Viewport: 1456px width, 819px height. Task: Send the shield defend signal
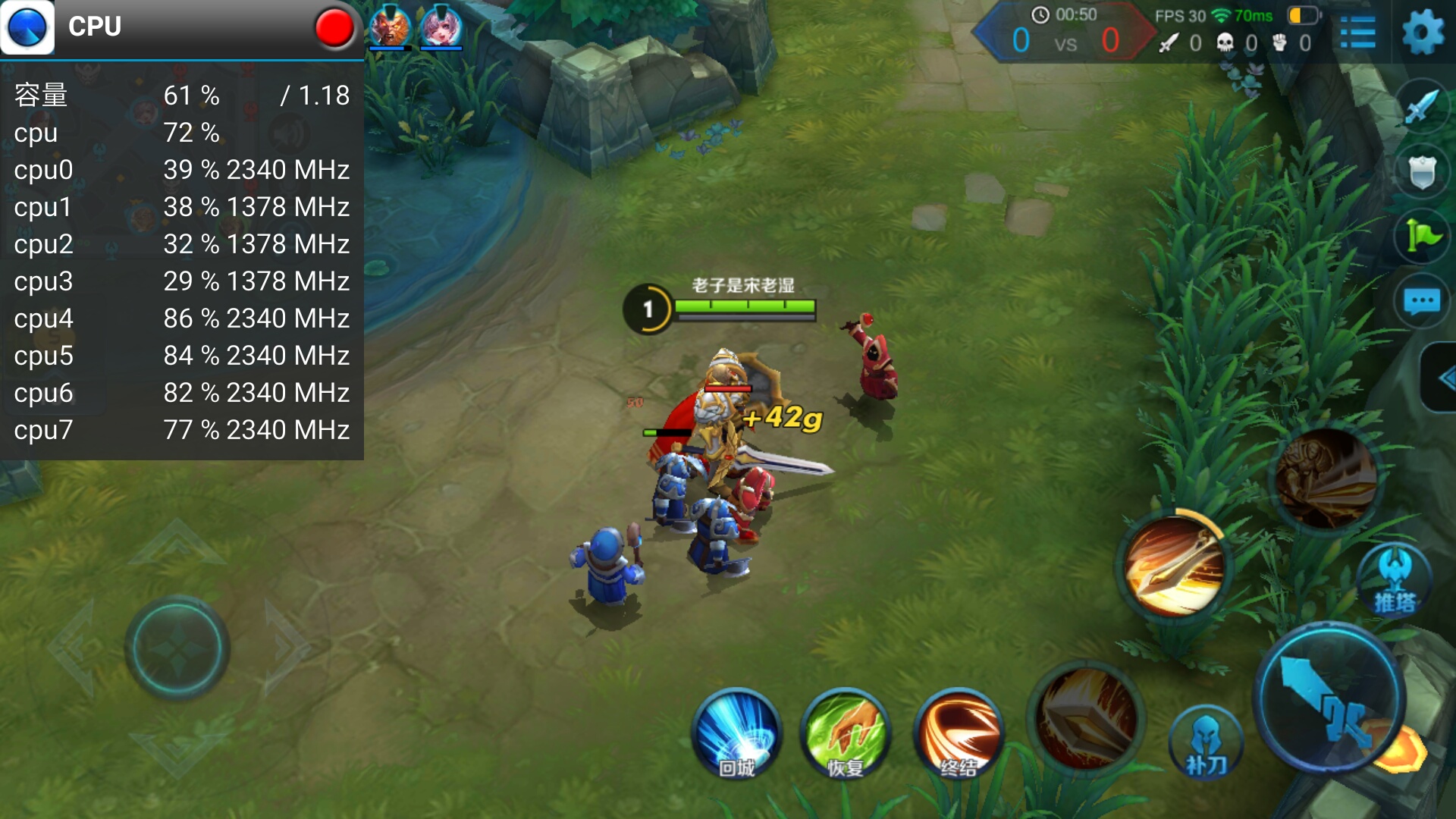1422,173
